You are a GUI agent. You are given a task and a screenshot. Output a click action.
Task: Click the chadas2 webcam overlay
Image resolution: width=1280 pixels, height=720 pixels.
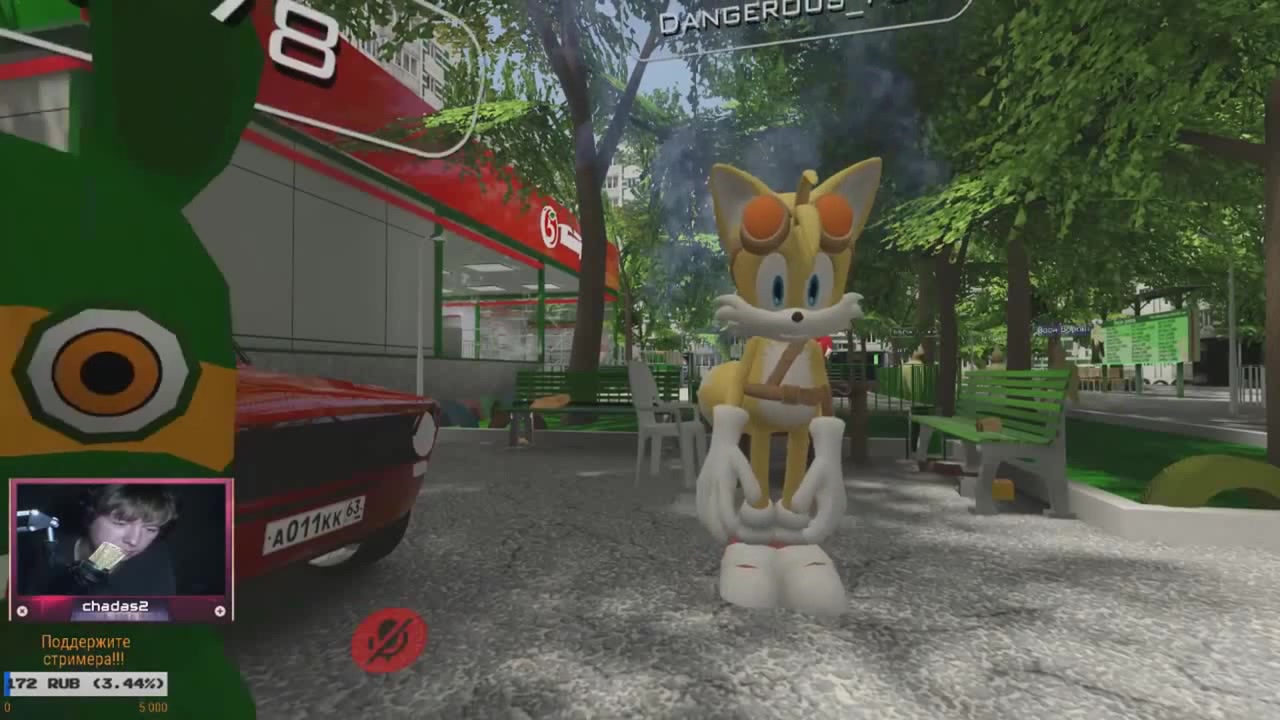coord(121,541)
